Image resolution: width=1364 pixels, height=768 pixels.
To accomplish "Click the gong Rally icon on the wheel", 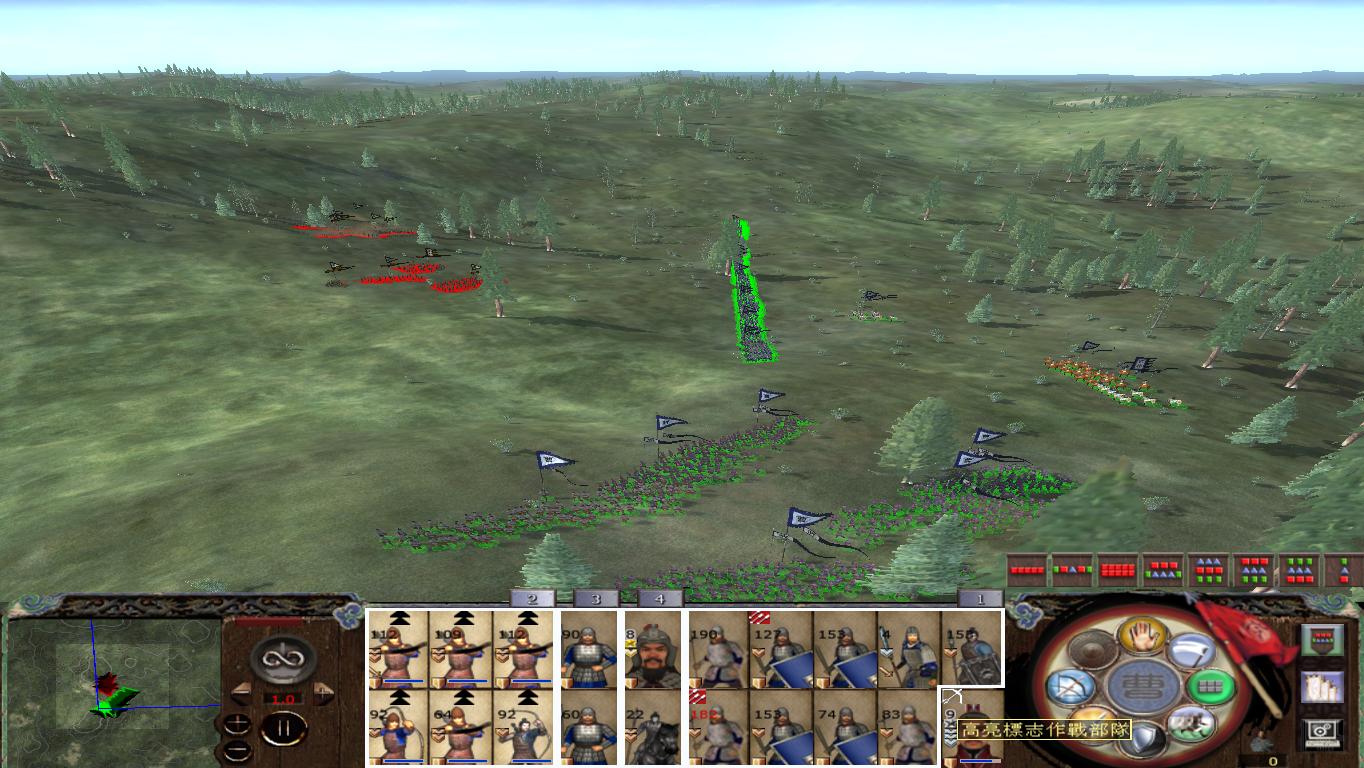I will pos(1091,647).
